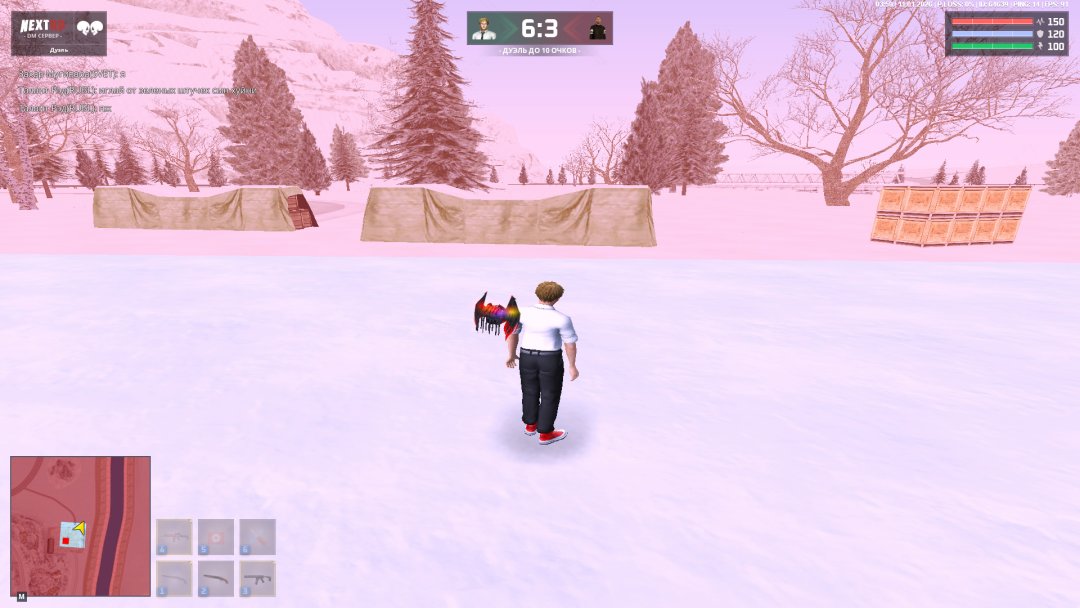This screenshot has width=1080, height=608.
Task: Pick the red item in slot 5
Action: pyautogui.click(x=216, y=537)
